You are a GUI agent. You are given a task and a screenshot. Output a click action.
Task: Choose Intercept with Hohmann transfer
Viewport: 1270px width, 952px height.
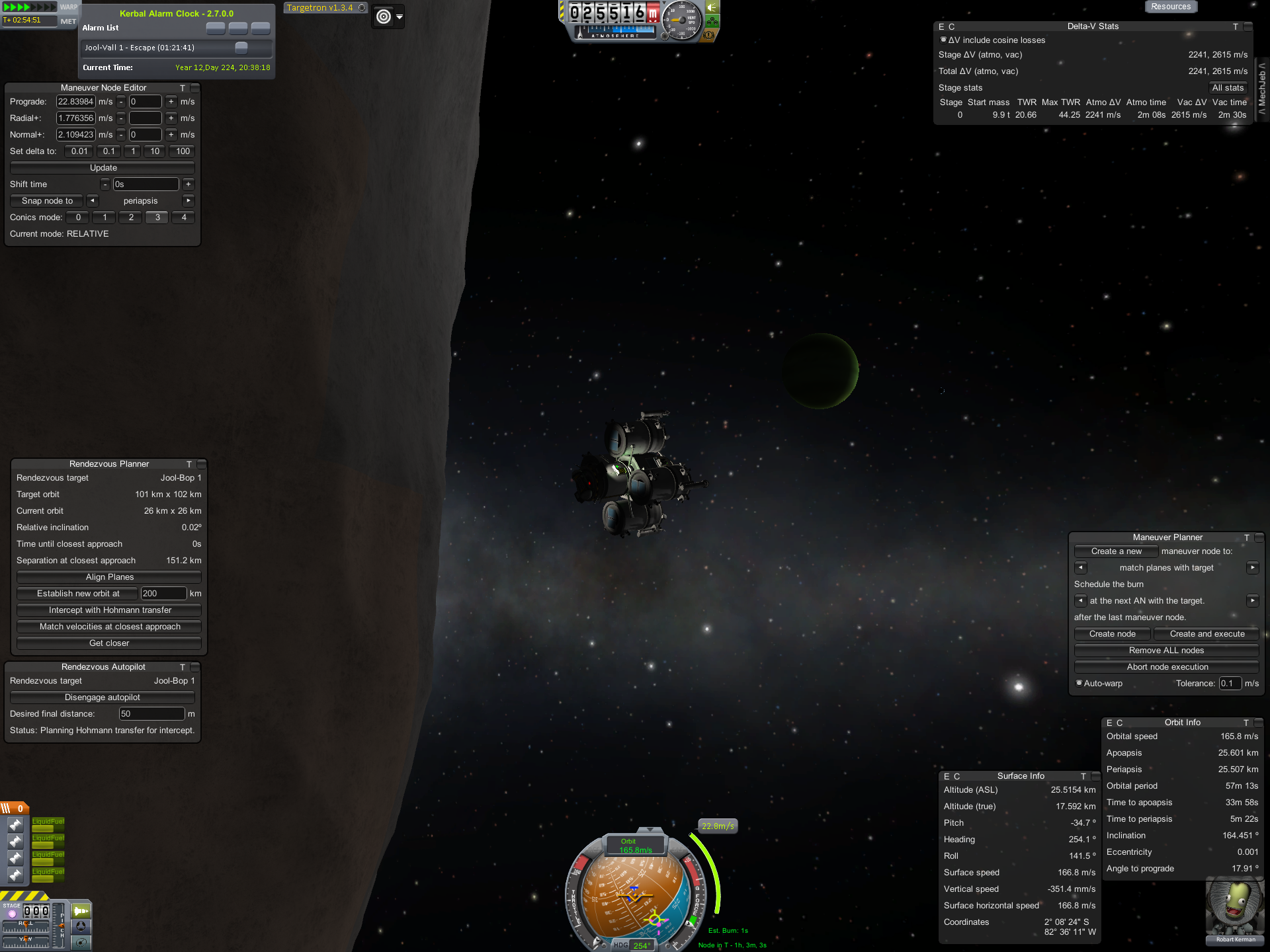pyautogui.click(x=109, y=610)
